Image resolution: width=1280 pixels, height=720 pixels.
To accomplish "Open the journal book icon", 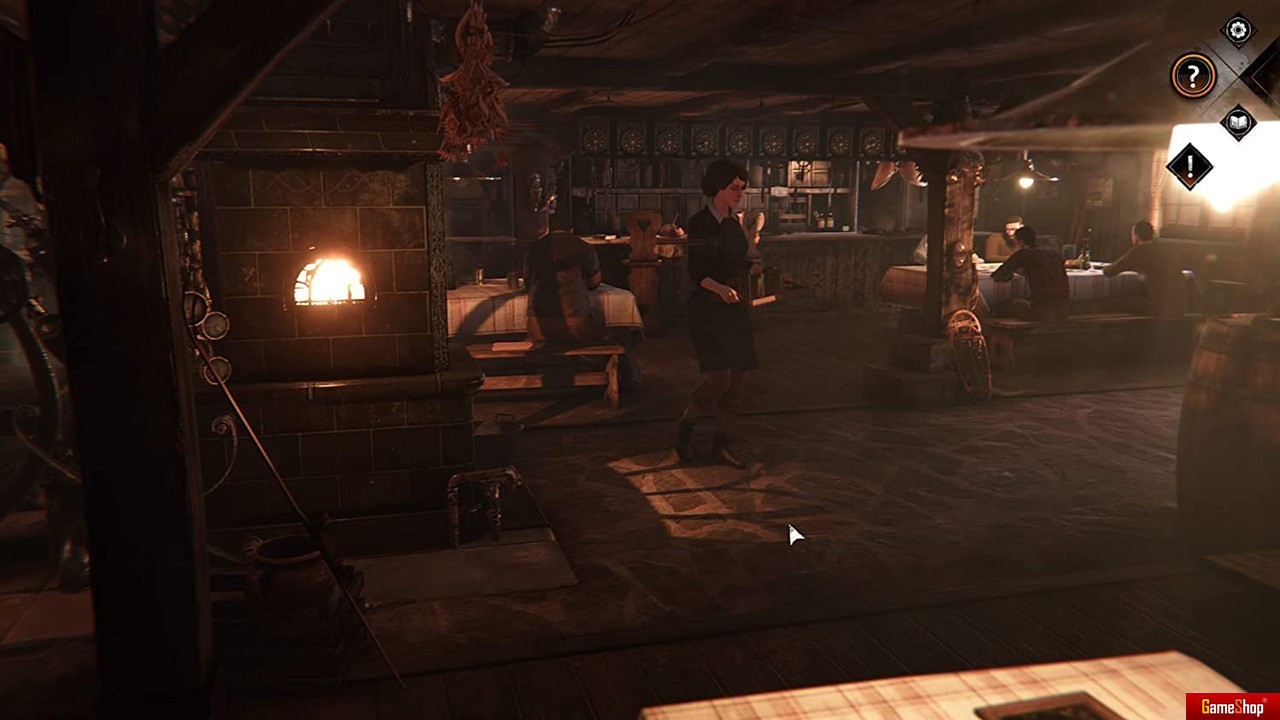I will (x=1238, y=122).
